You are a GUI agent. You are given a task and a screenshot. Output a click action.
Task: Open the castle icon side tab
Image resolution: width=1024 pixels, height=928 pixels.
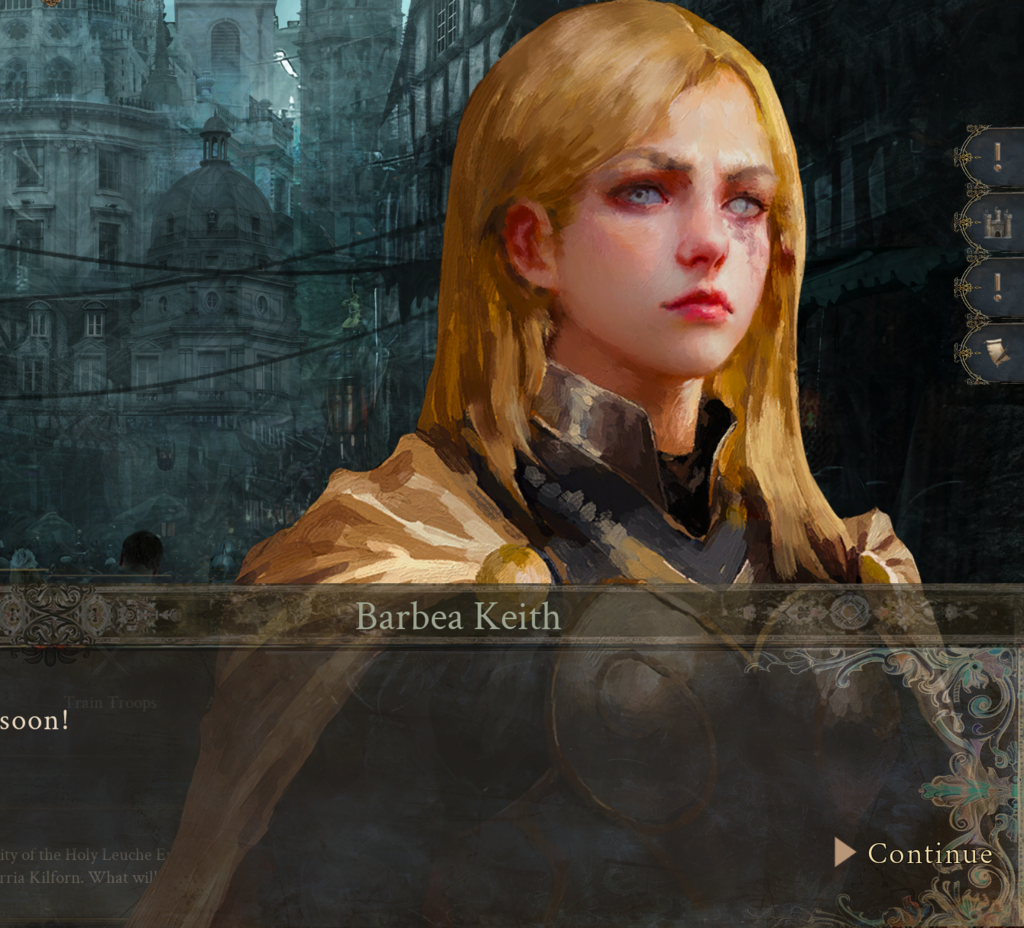click(x=997, y=222)
